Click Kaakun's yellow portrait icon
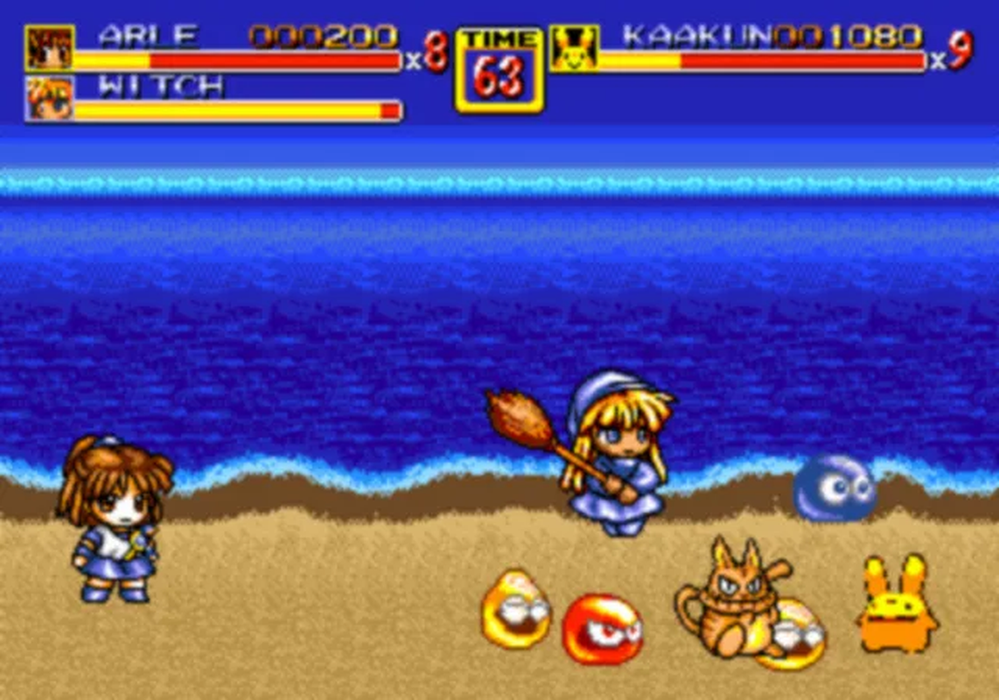The width and height of the screenshot is (999, 700). click(x=574, y=48)
